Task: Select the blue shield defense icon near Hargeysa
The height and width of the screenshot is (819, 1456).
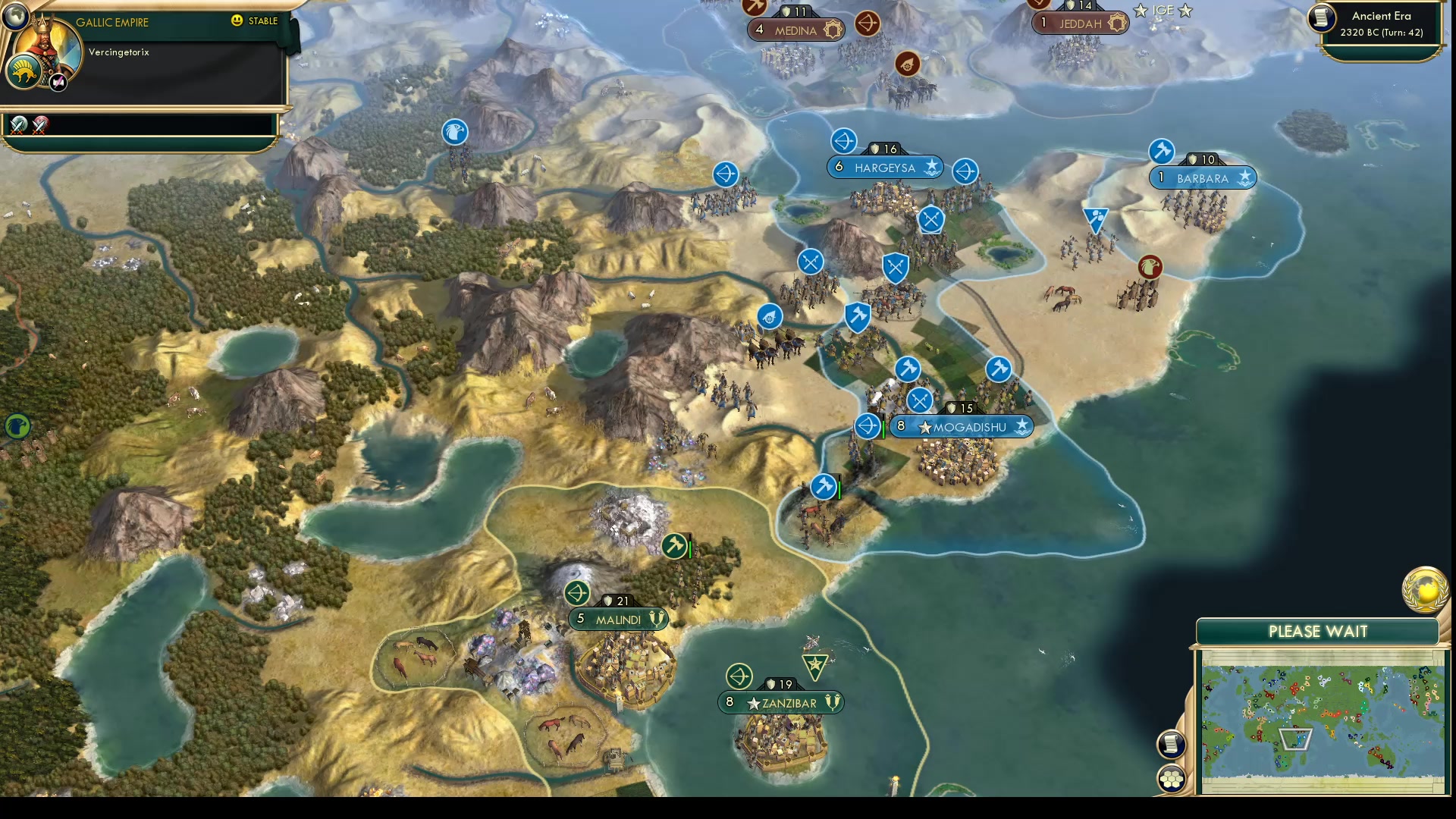Action: tap(895, 266)
